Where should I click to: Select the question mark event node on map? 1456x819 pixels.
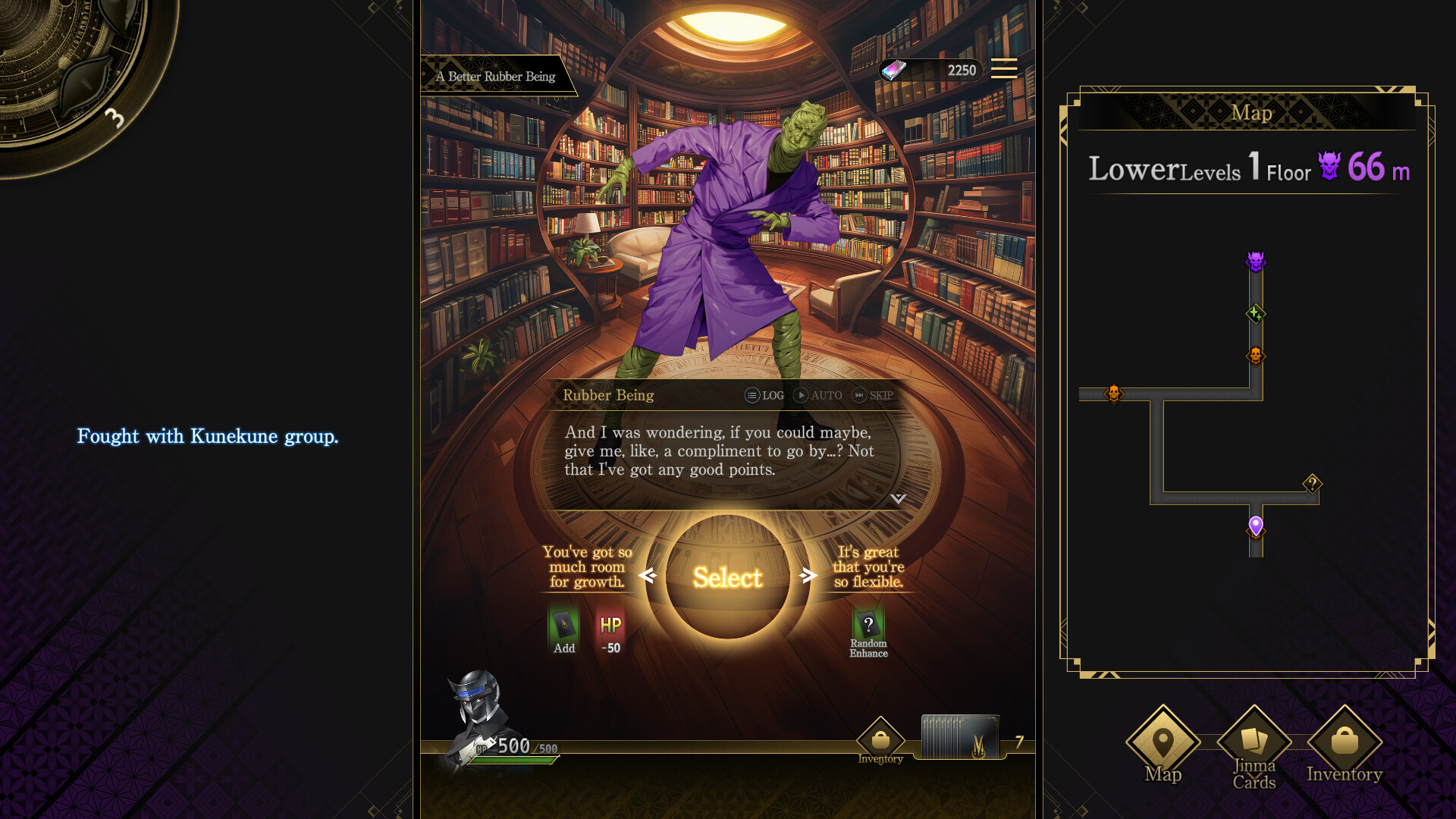pos(1313,483)
